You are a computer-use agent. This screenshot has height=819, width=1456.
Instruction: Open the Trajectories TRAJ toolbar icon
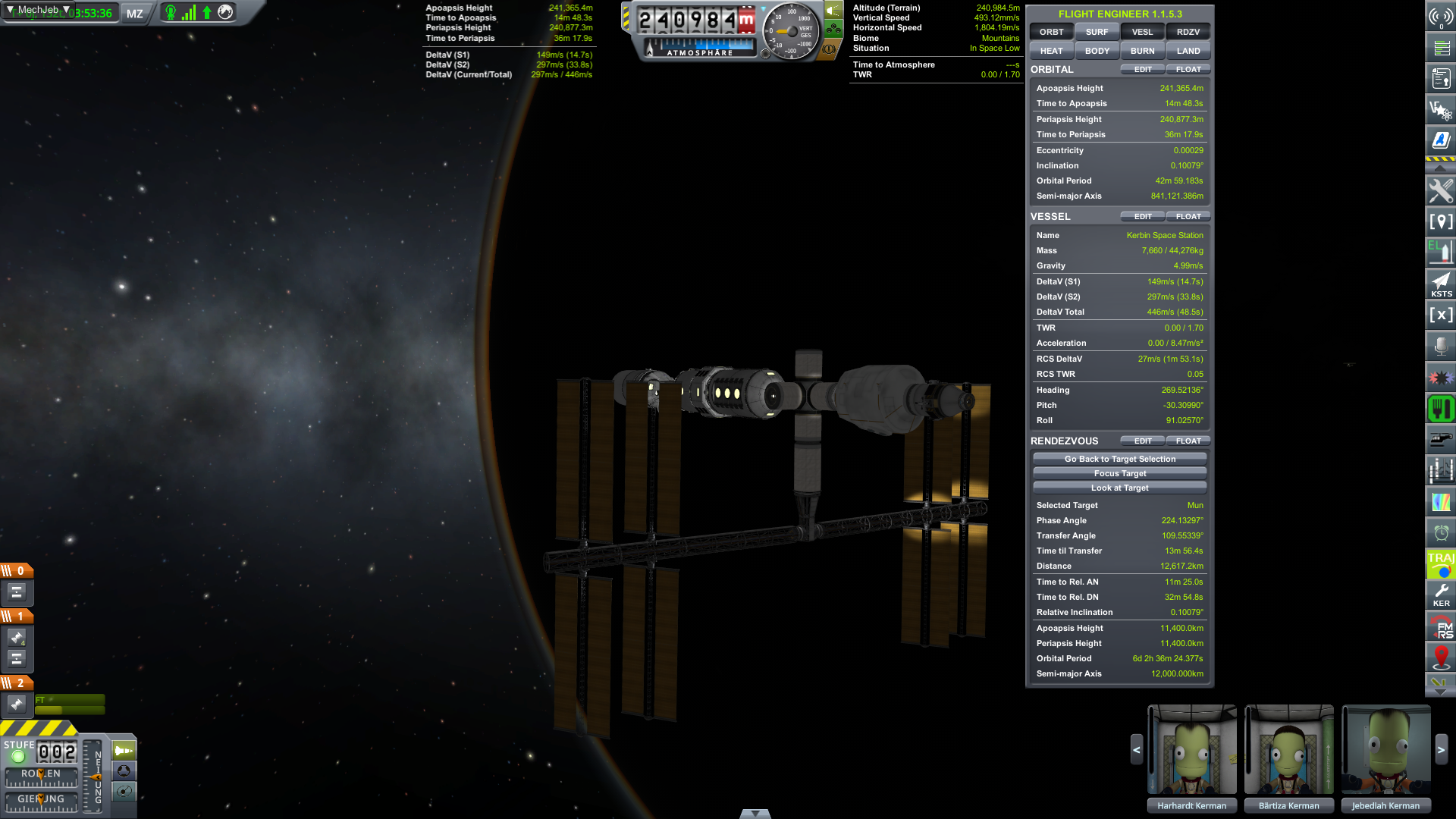coord(1441,563)
